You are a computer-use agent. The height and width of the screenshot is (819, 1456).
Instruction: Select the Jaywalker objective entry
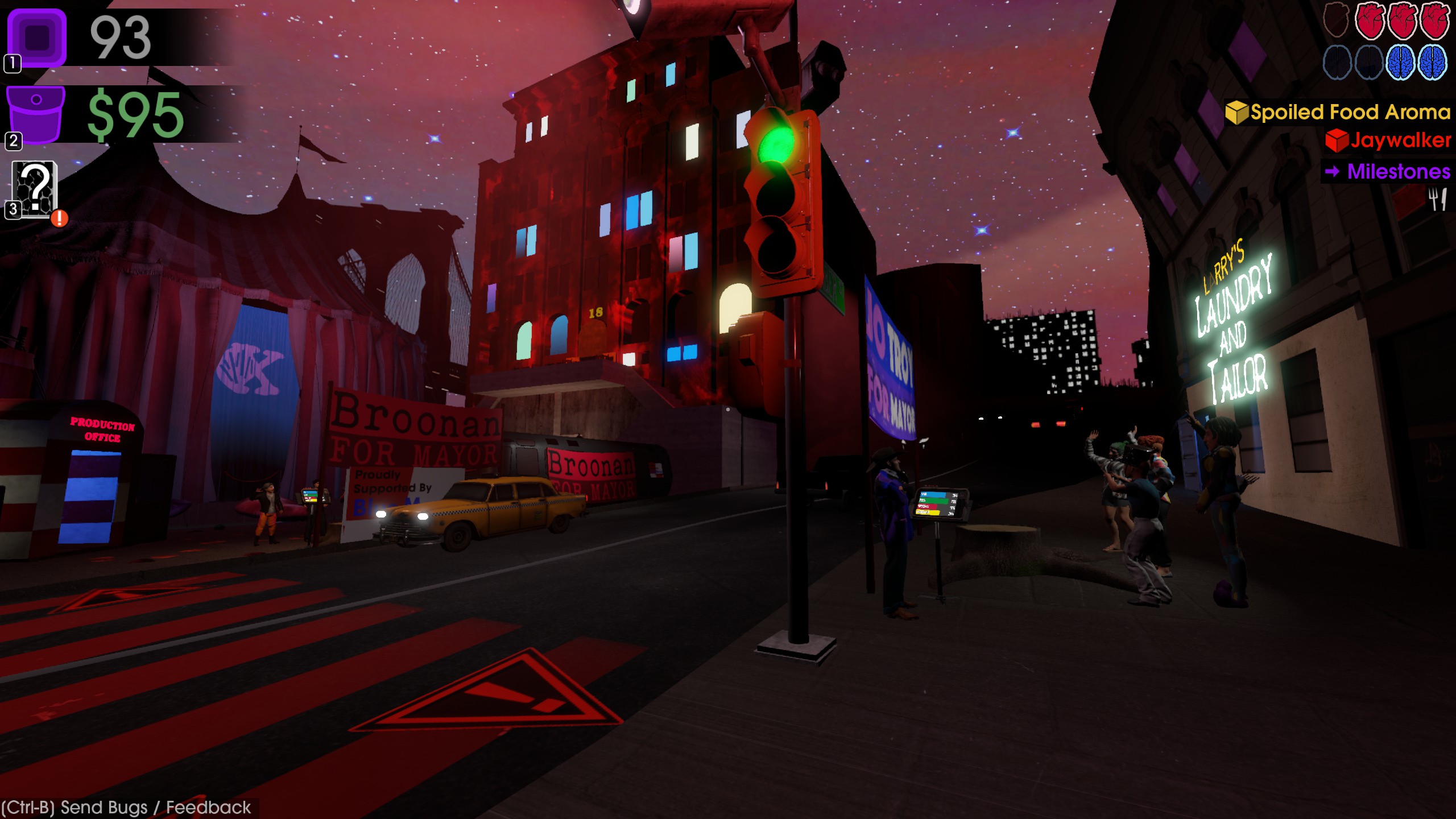coord(1399,143)
